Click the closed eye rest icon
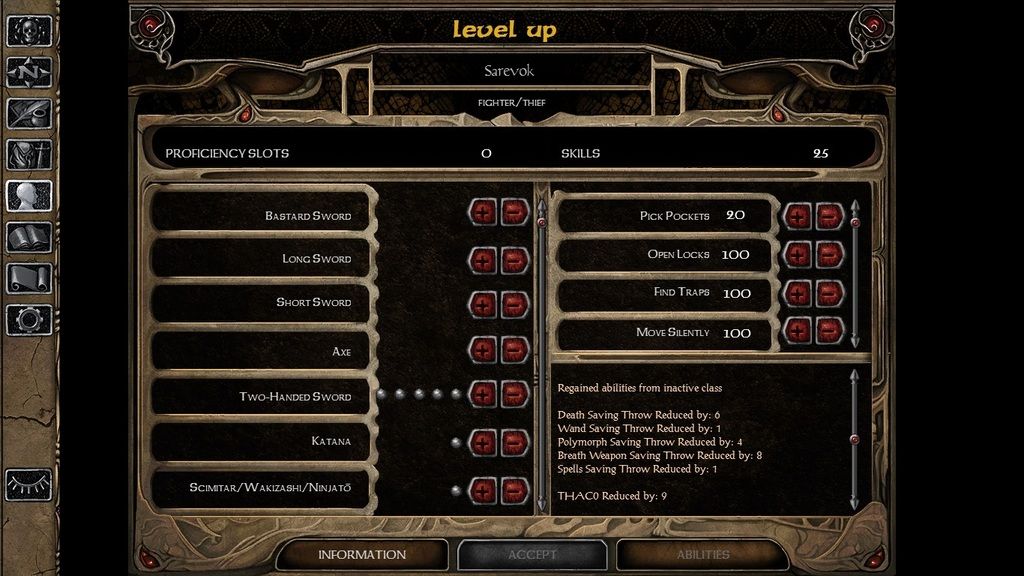The image size is (1024, 576). [29, 485]
